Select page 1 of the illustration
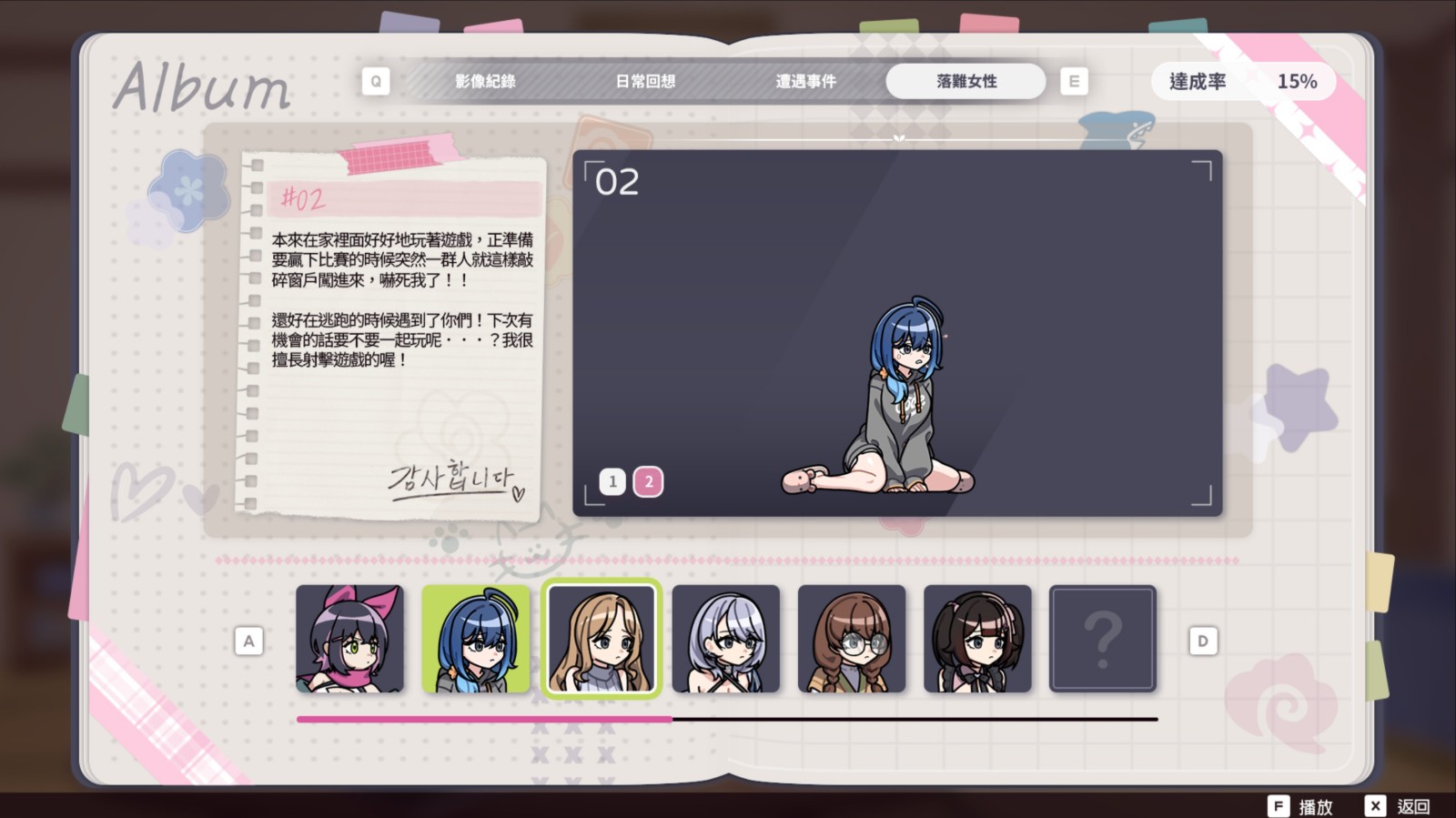This screenshot has width=1456, height=818. (612, 481)
